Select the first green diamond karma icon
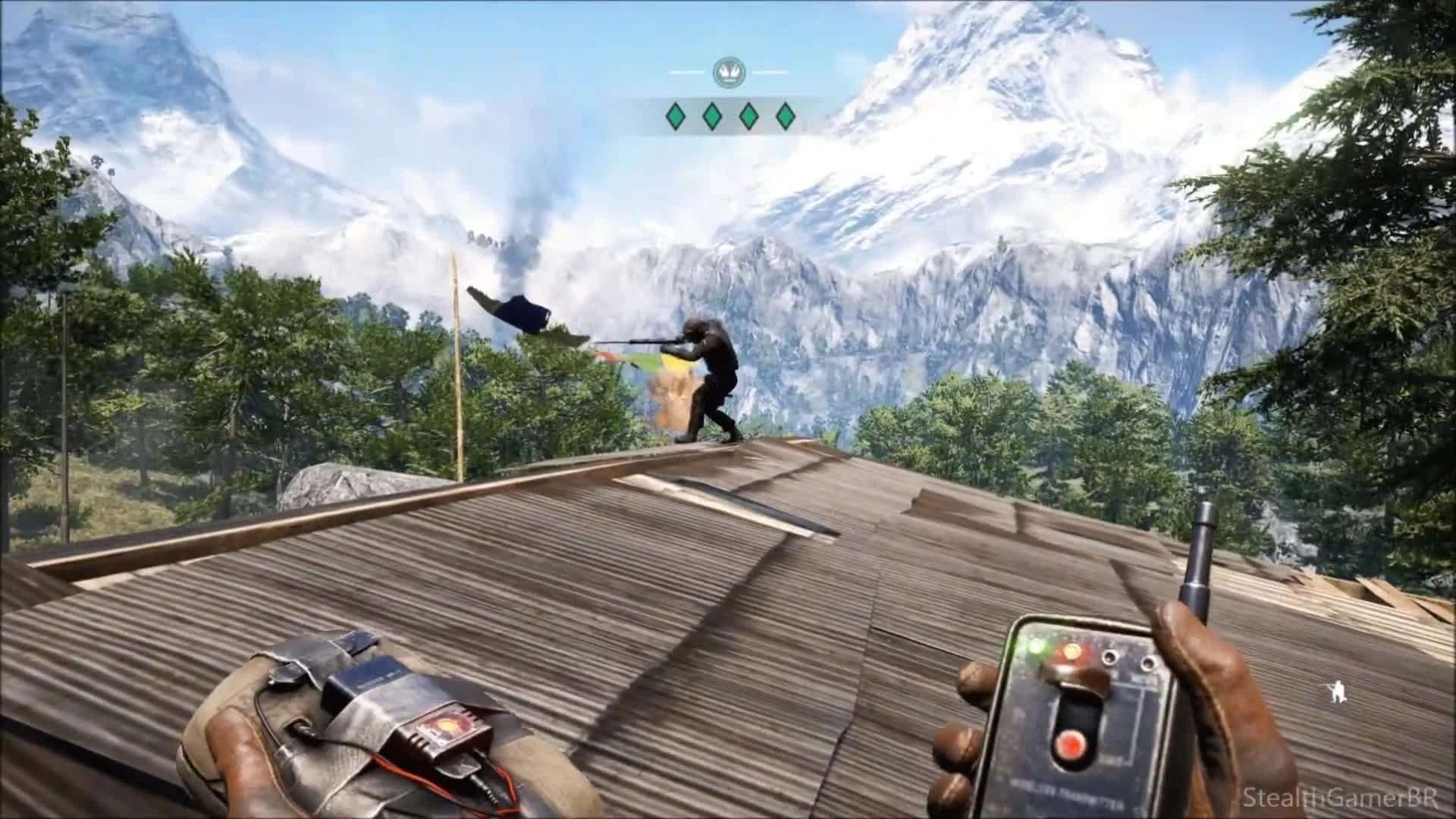1456x819 pixels. 675,115
